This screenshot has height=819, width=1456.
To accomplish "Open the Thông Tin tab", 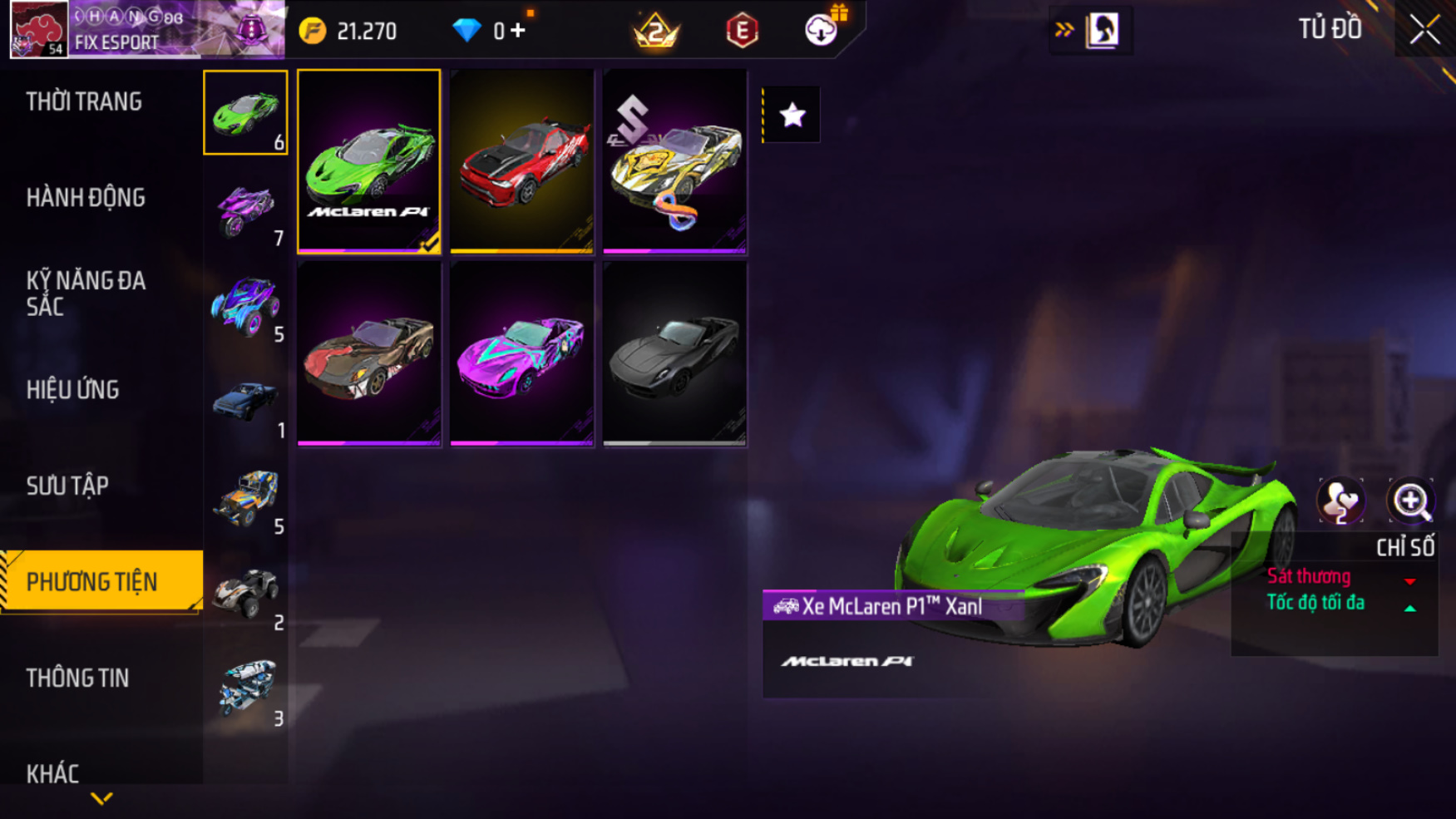I will [78, 678].
